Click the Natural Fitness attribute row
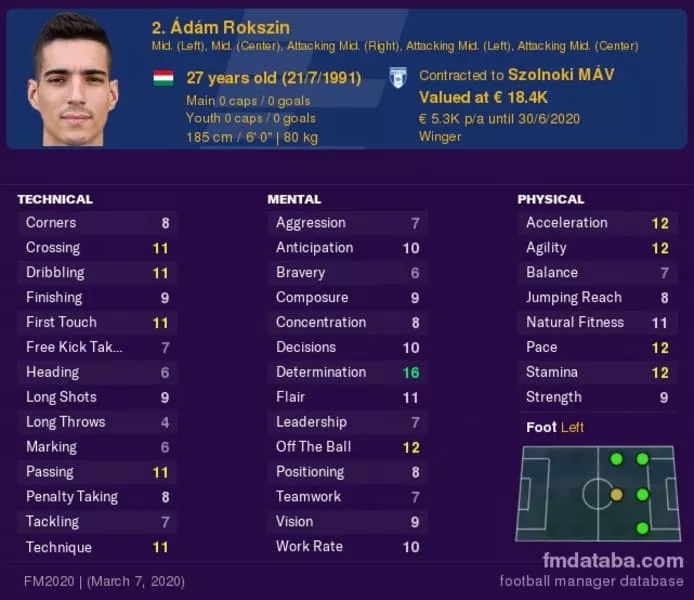 pos(597,322)
